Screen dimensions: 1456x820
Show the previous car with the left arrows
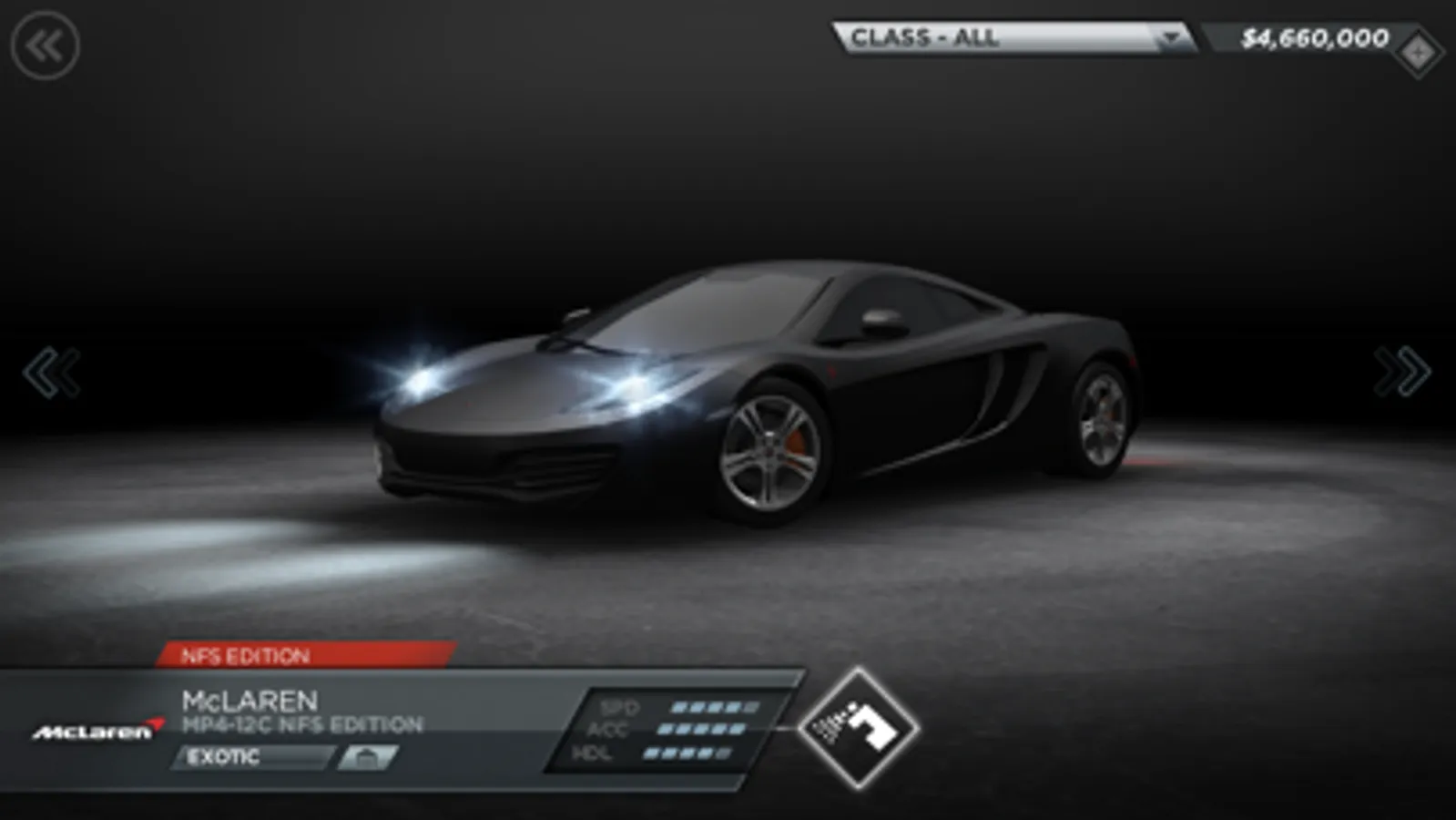pos(52,373)
